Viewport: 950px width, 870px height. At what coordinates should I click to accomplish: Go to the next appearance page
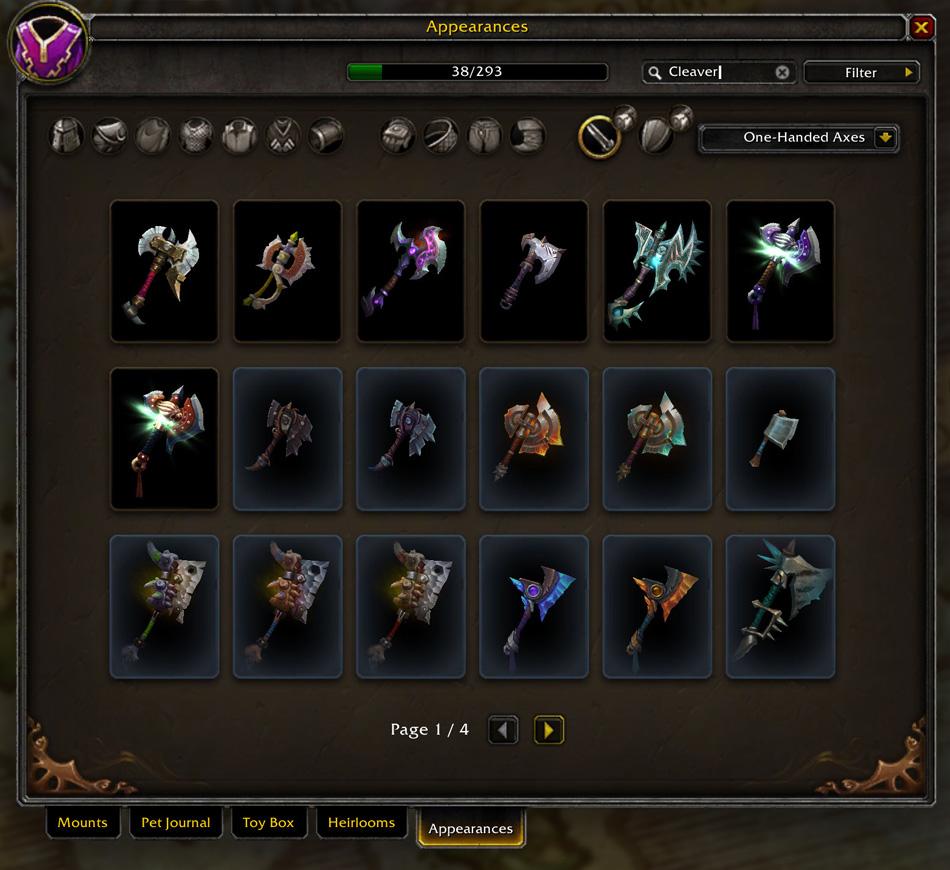click(x=549, y=730)
